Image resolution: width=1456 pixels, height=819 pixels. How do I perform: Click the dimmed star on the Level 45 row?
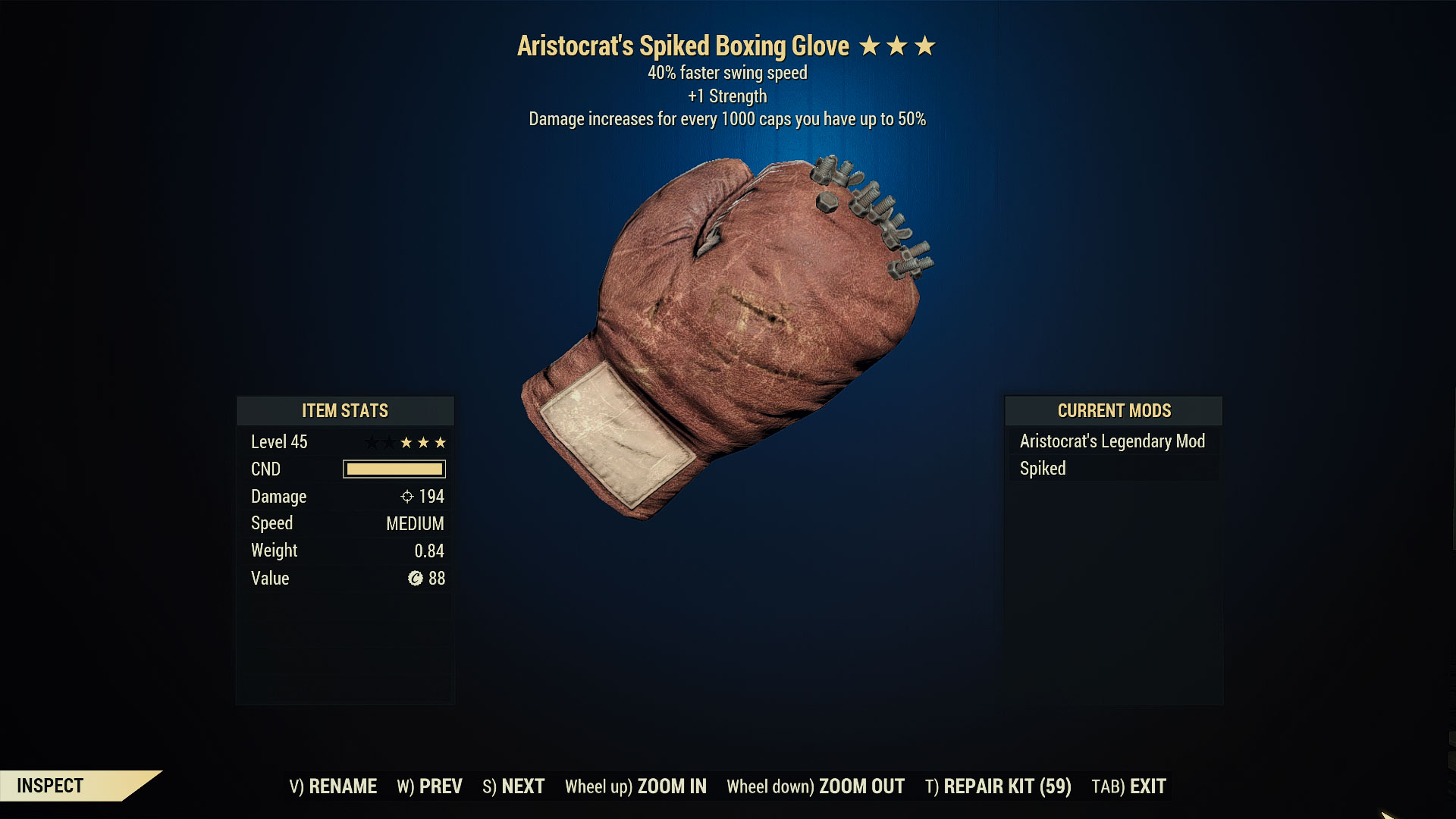[x=374, y=442]
